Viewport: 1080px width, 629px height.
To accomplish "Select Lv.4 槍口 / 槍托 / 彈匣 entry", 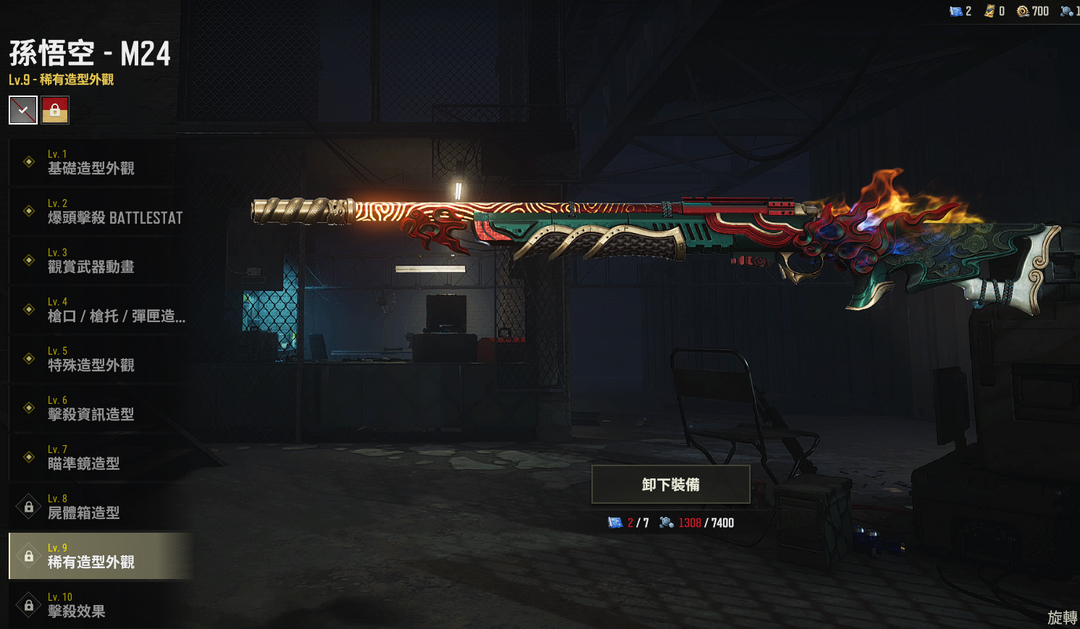I will 100,310.
